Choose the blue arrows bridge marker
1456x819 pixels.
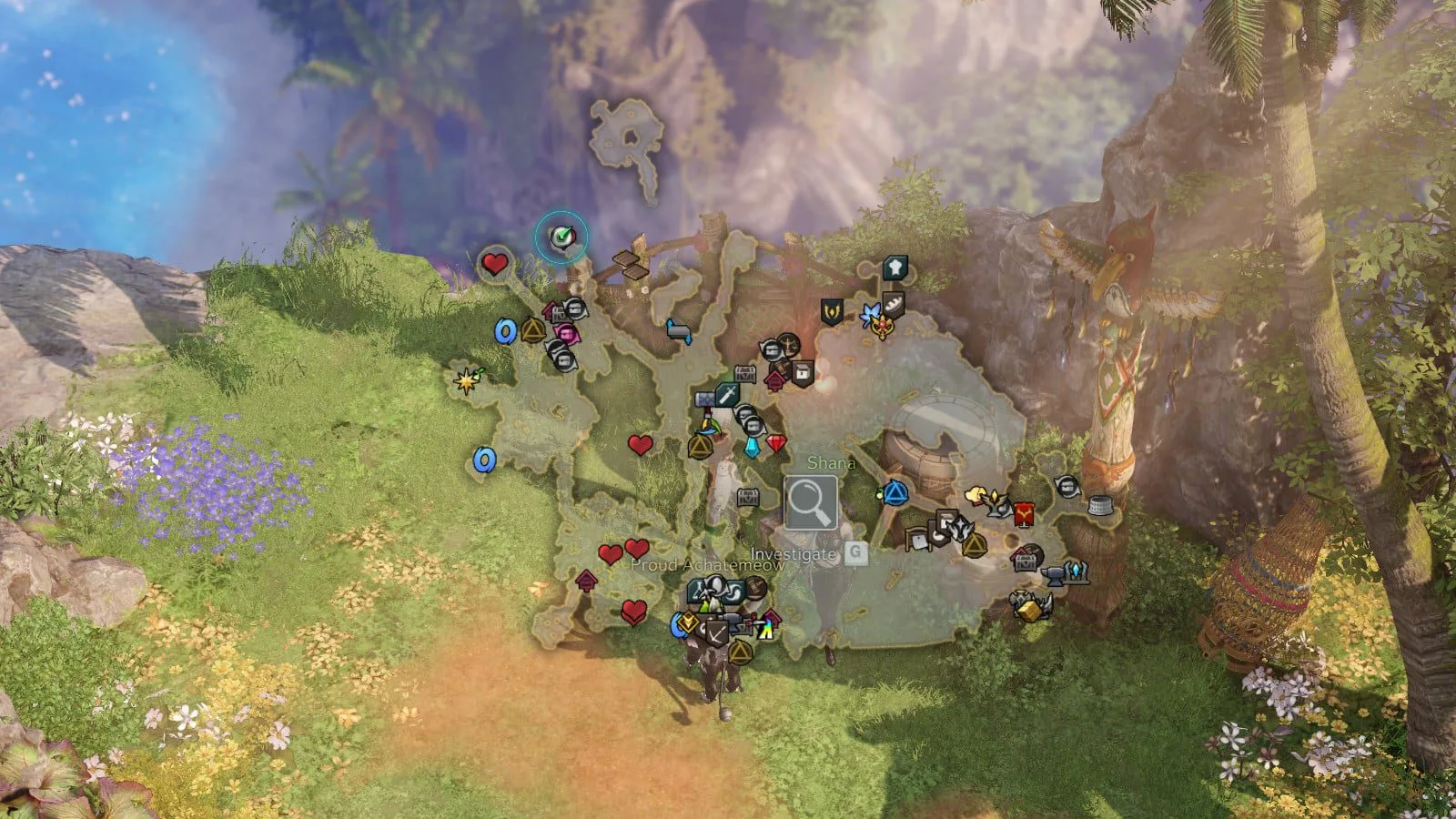[x=679, y=331]
